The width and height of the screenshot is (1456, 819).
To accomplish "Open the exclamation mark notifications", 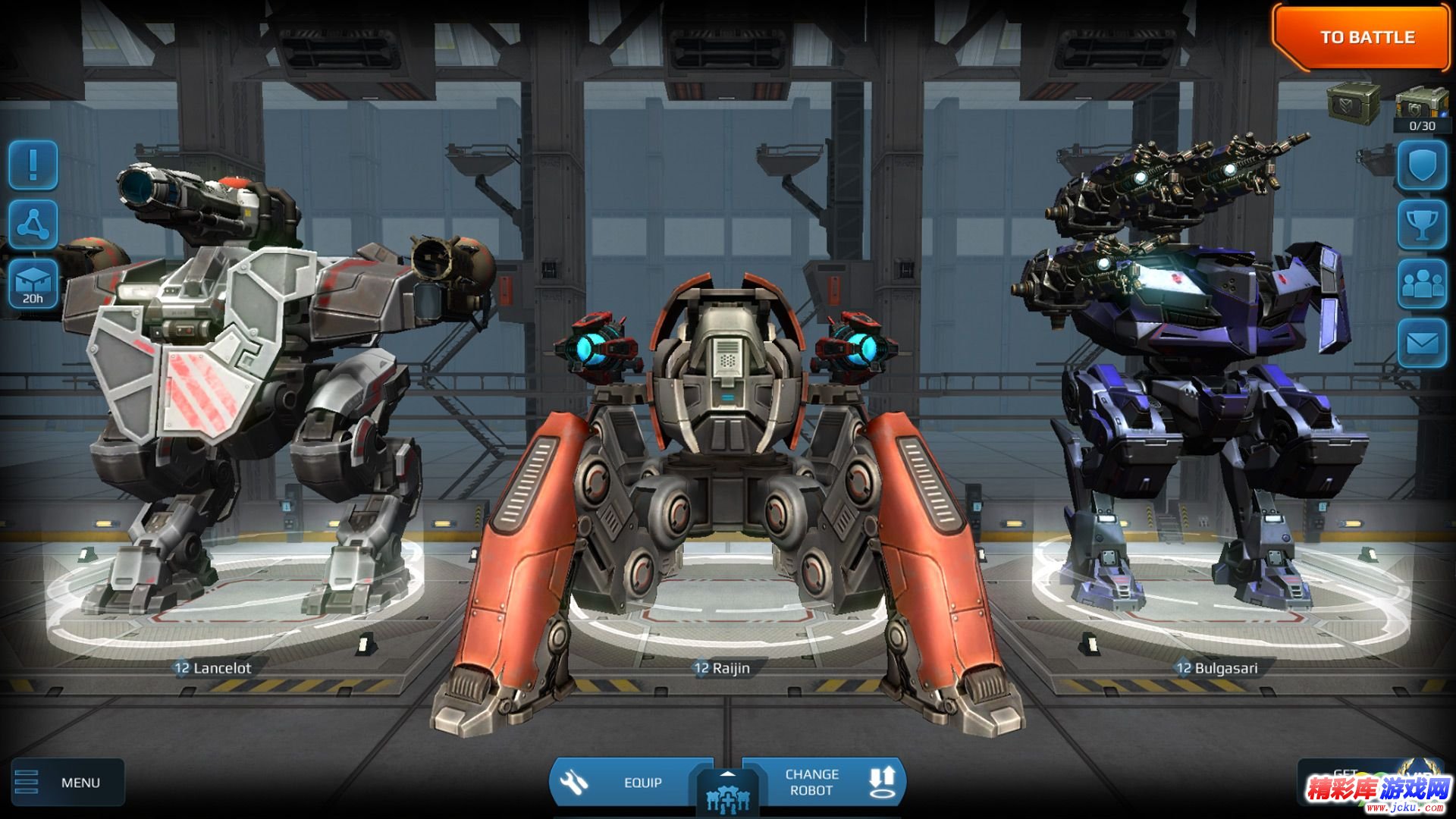I will coord(33,165).
